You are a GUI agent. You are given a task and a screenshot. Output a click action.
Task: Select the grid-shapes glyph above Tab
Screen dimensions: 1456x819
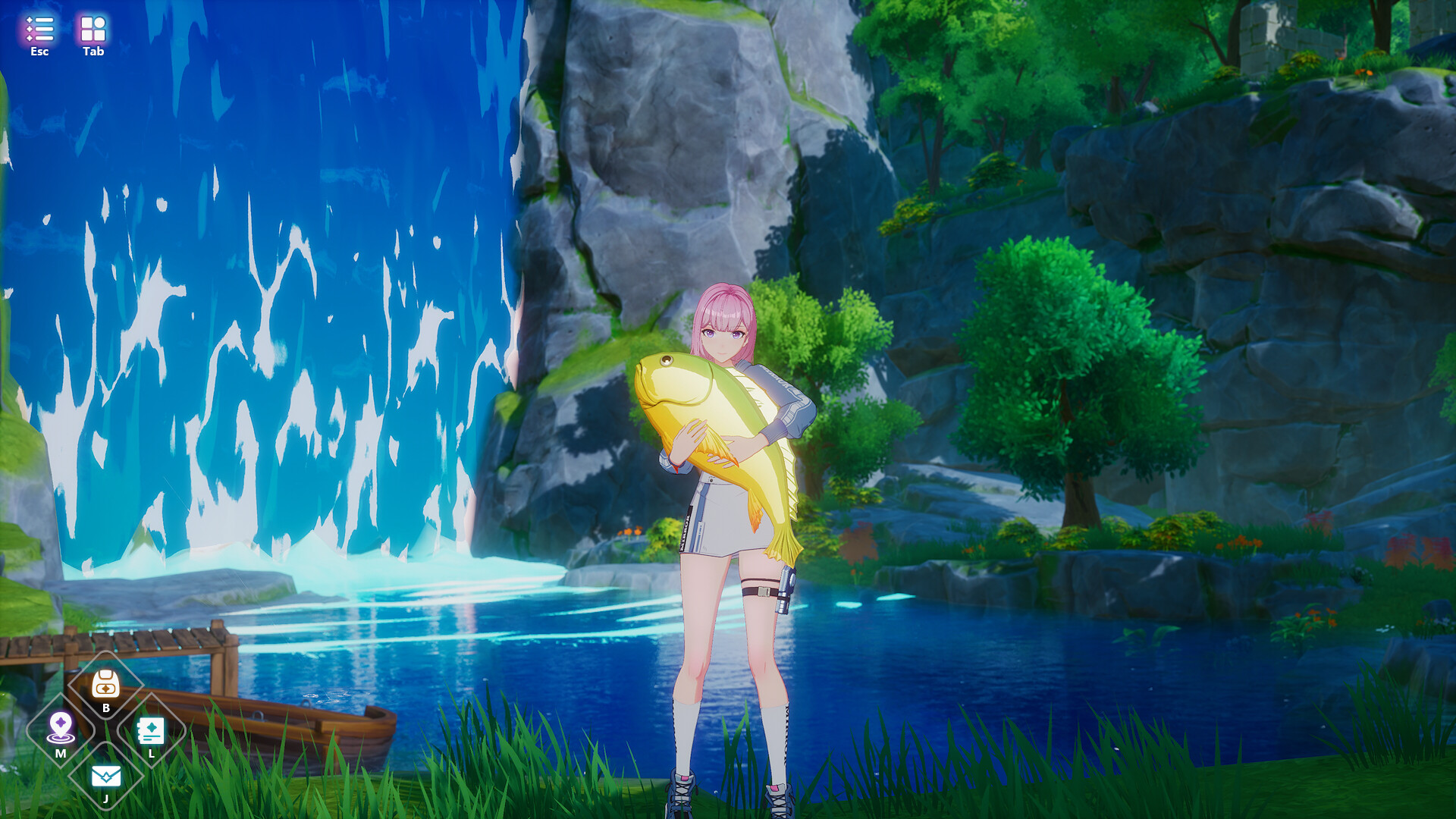tap(92, 27)
